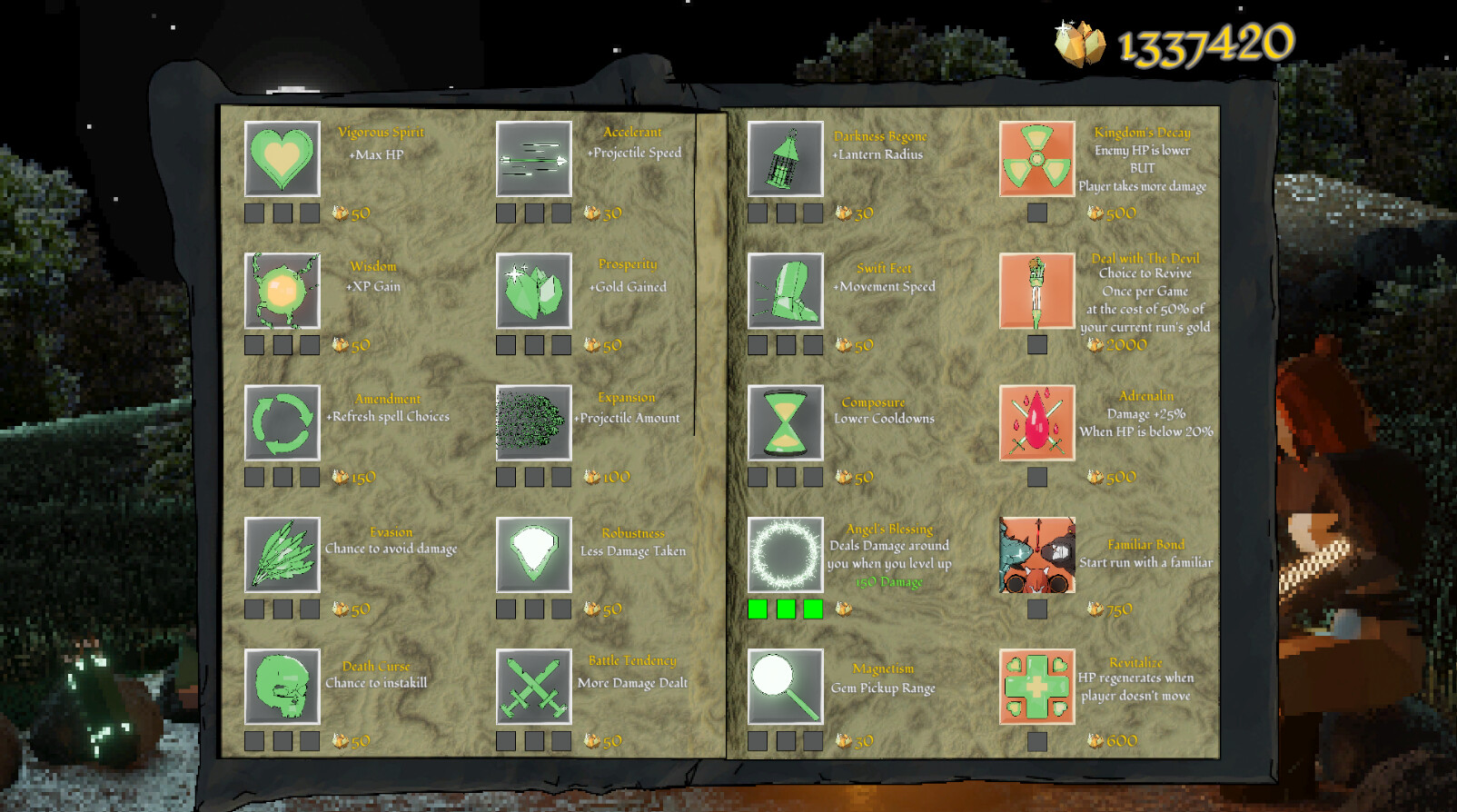The image size is (1457, 812).
Task: Select the Swift Feet boot icon
Action: click(785, 292)
